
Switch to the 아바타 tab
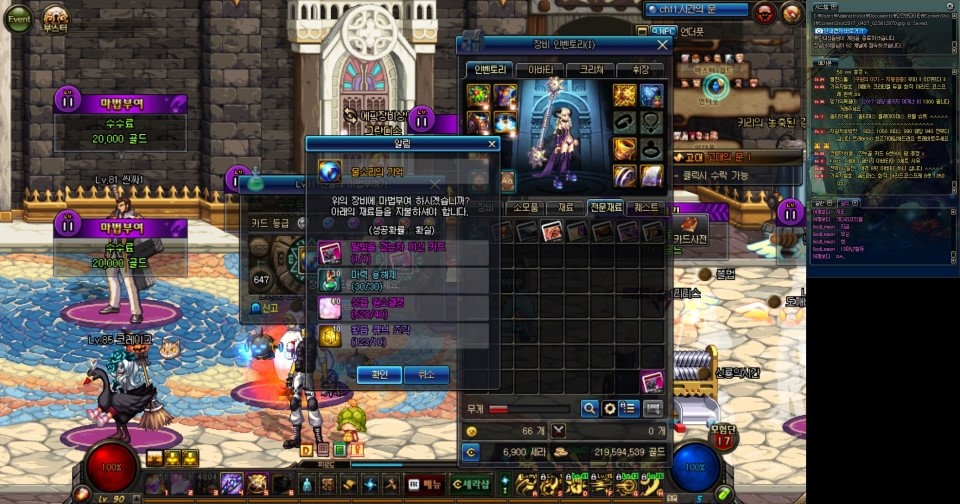tap(541, 70)
